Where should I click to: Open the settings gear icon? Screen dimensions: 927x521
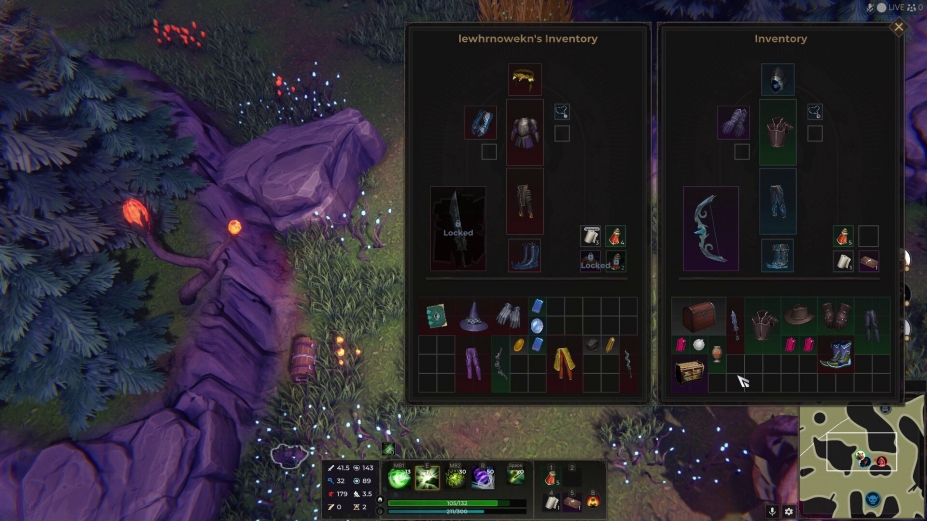click(x=789, y=511)
